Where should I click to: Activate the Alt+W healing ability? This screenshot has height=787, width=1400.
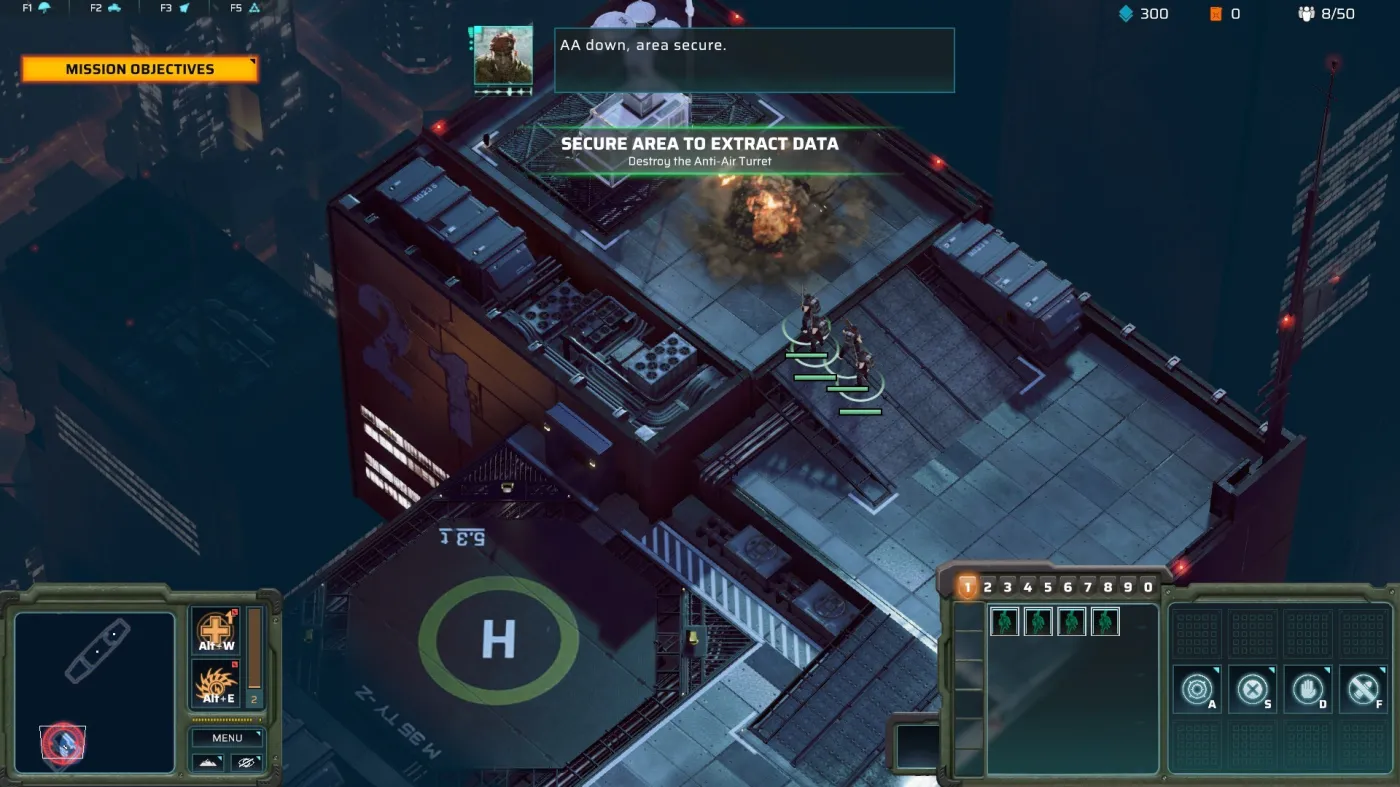pyautogui.click(x=214, y=631)
